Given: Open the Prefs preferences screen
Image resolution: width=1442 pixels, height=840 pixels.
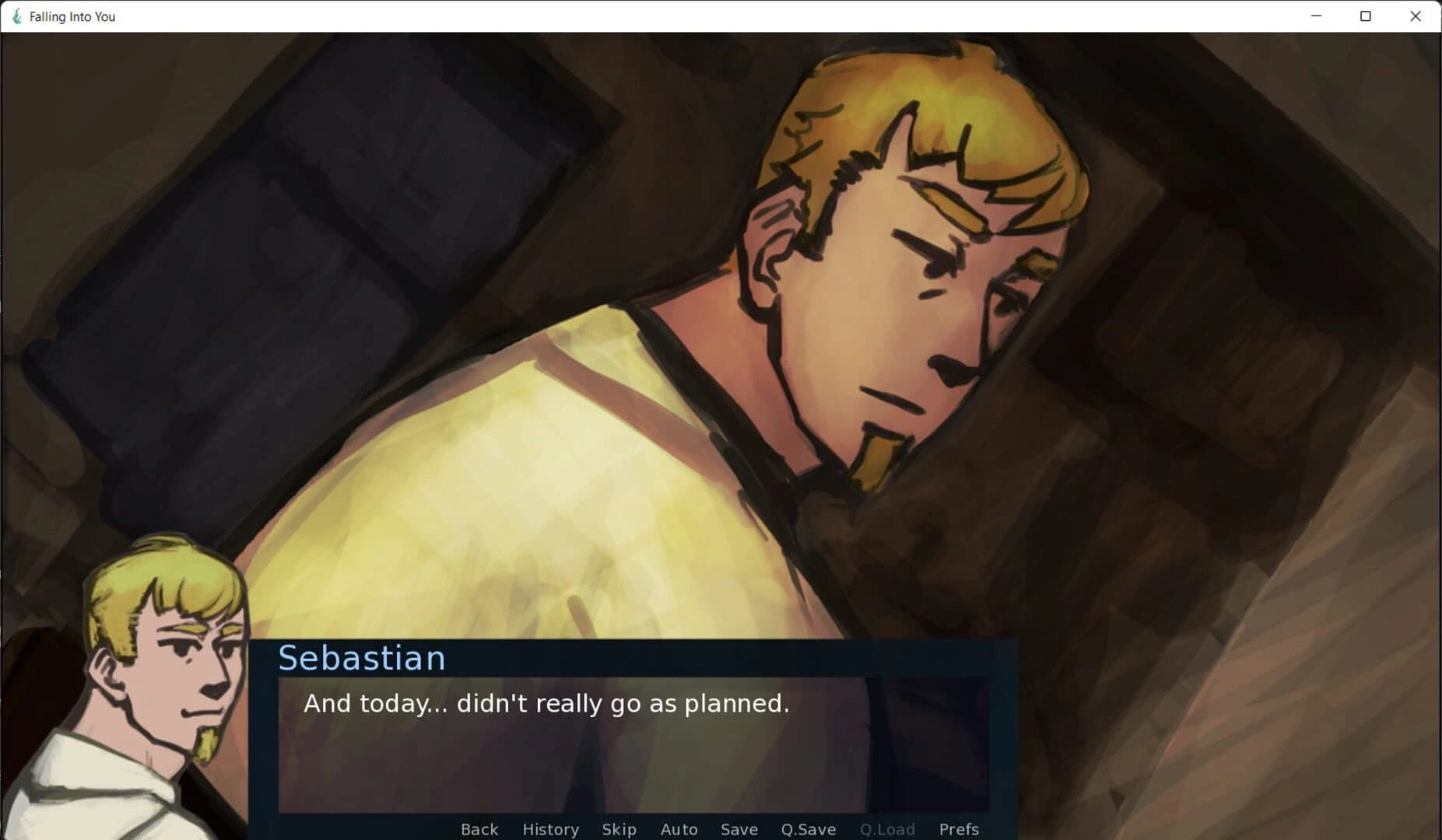Looking at the screenshot, I should click(960, 829).
